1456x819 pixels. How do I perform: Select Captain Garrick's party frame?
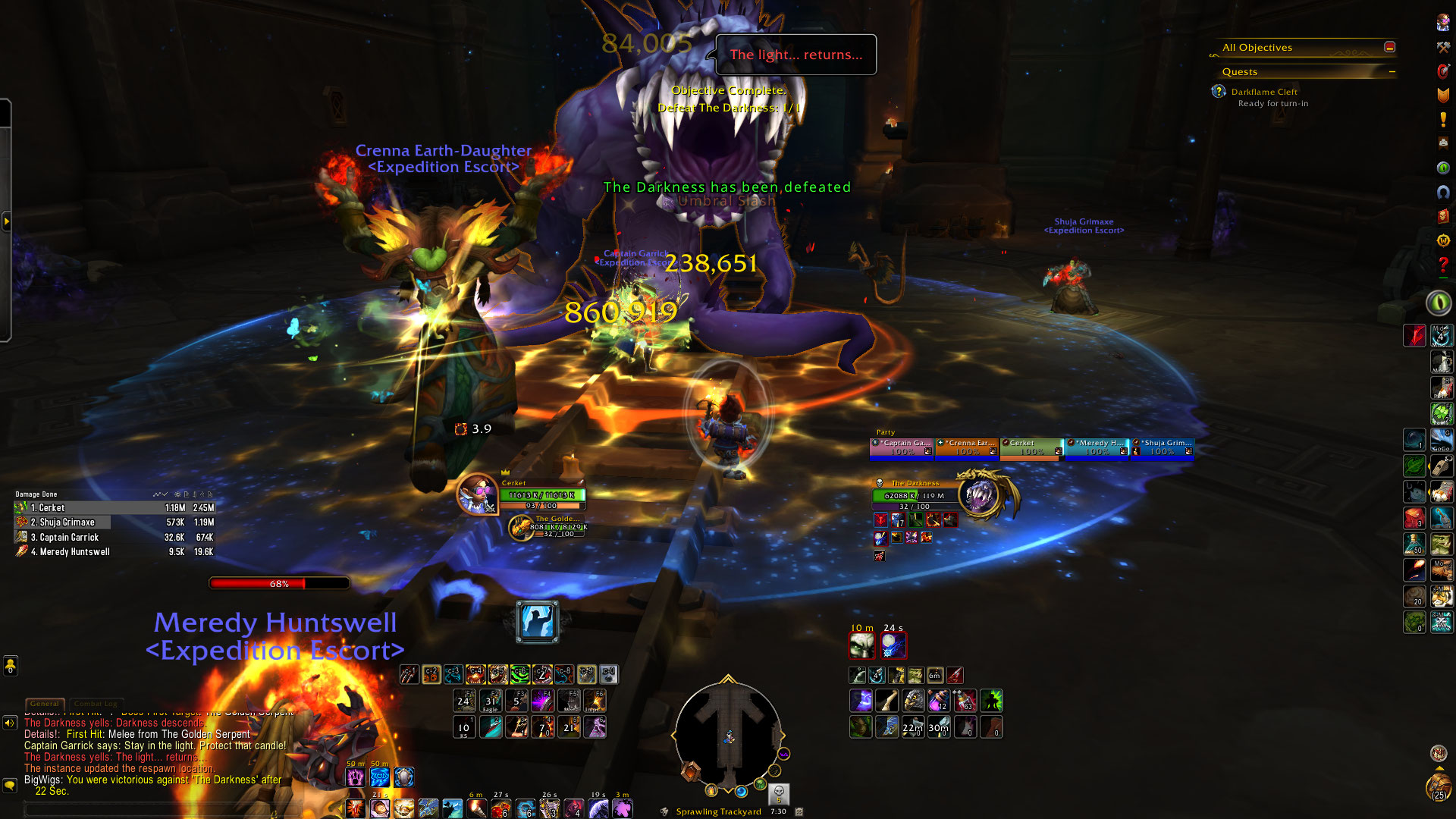(902, 447)
